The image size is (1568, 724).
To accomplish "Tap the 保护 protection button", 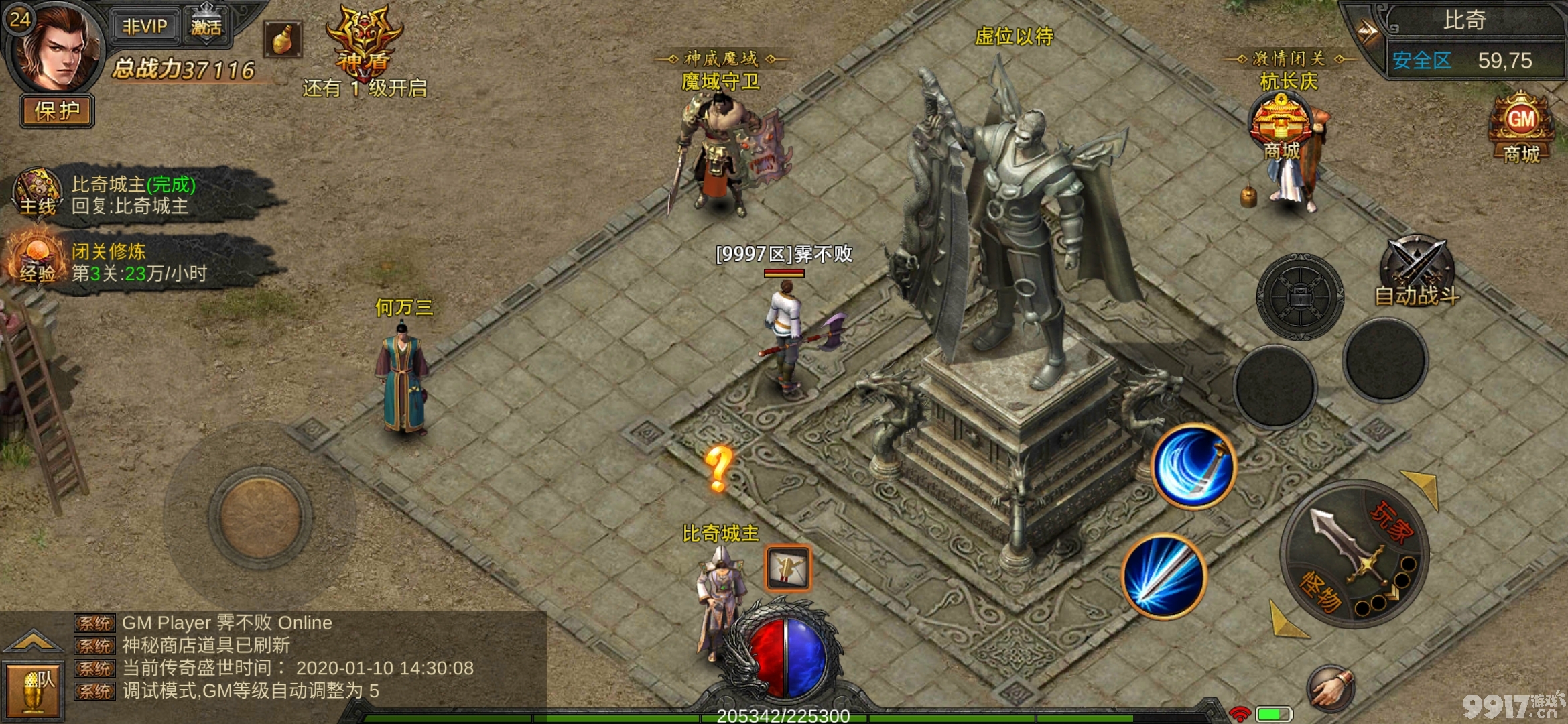I will pos(57,111).
